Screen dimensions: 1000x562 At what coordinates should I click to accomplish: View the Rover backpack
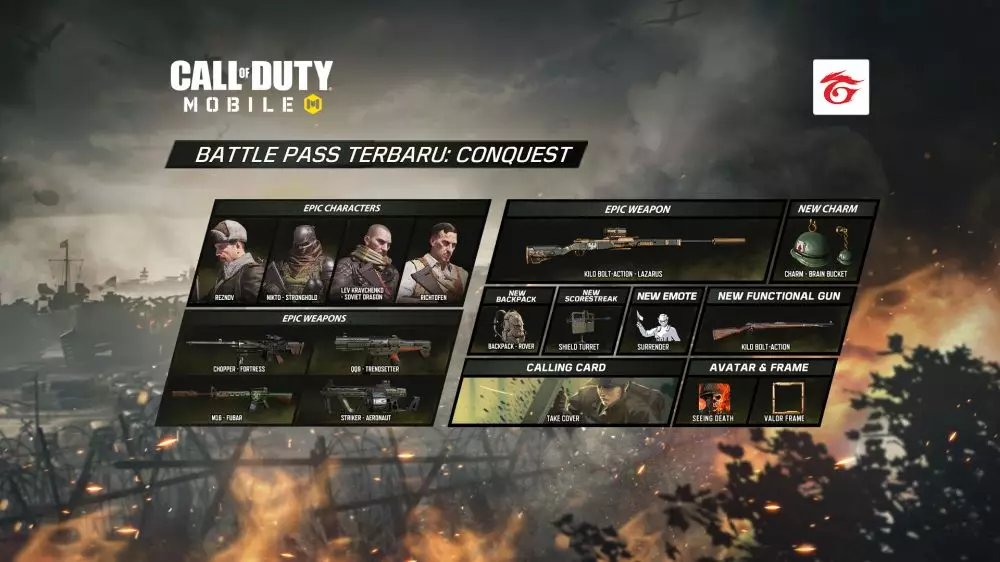pos(512,327)
